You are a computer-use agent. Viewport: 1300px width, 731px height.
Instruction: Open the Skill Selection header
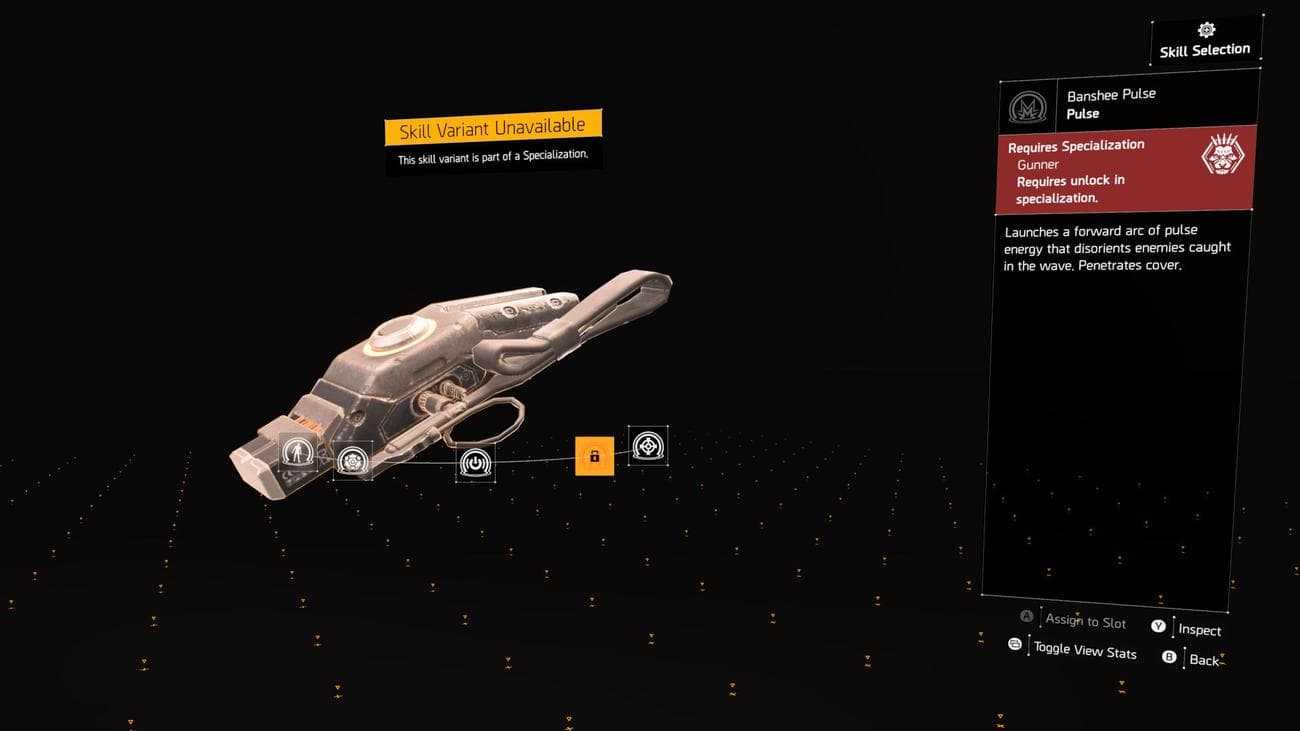point(1204,42)
